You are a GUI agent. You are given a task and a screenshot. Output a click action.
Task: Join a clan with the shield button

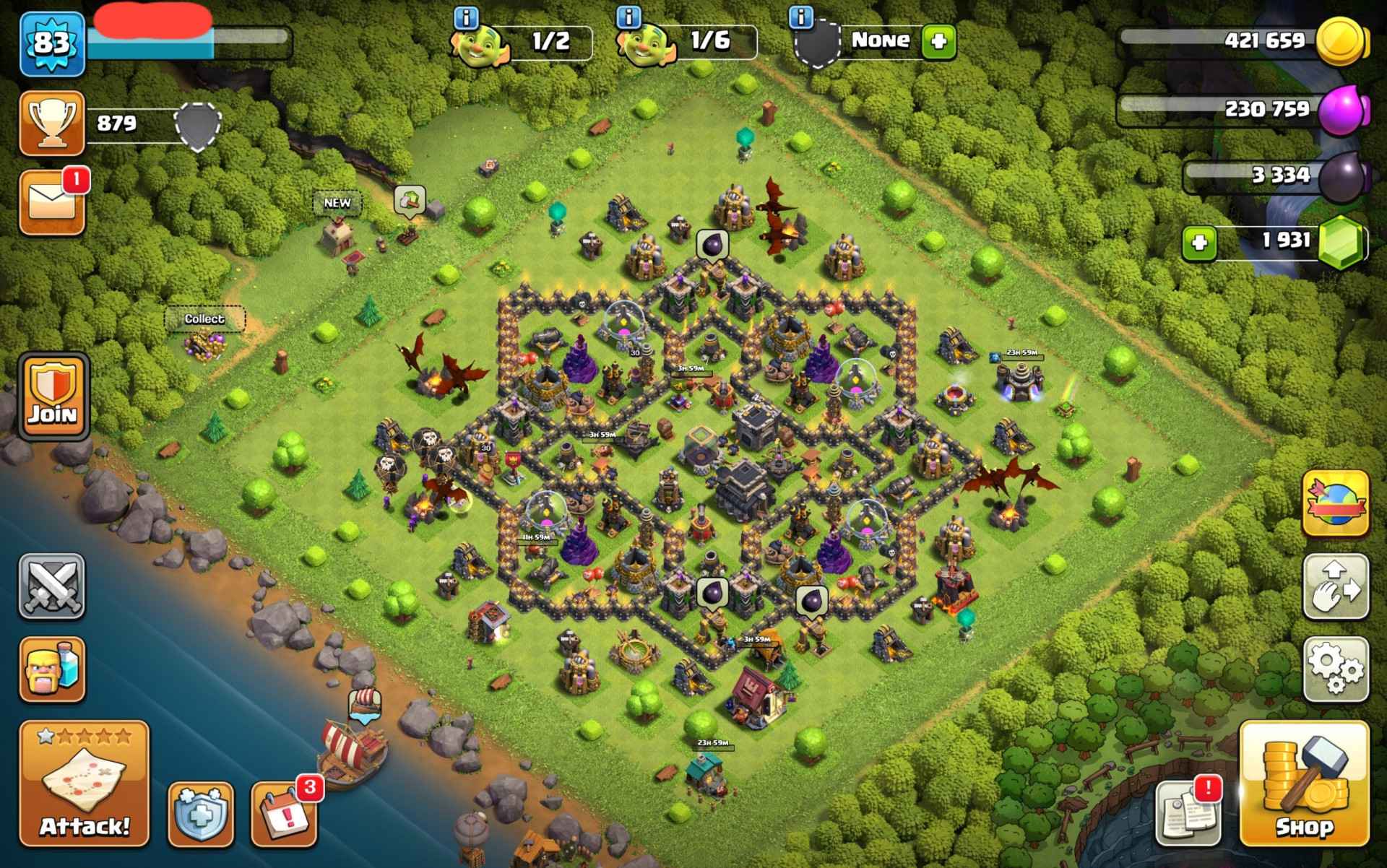coord(53,396)
